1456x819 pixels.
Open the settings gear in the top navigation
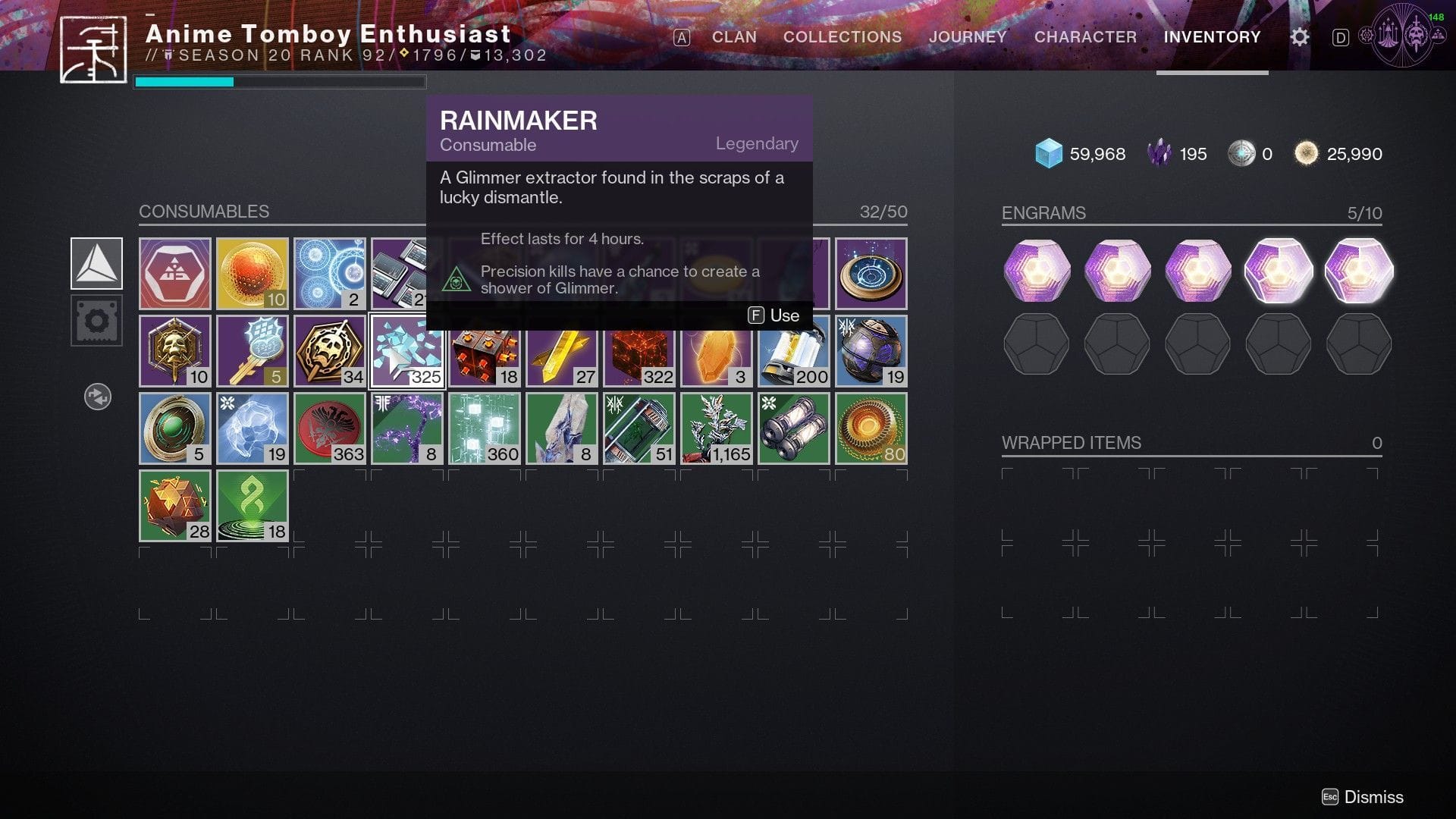pyautogui.click(x=1299, y=37)
